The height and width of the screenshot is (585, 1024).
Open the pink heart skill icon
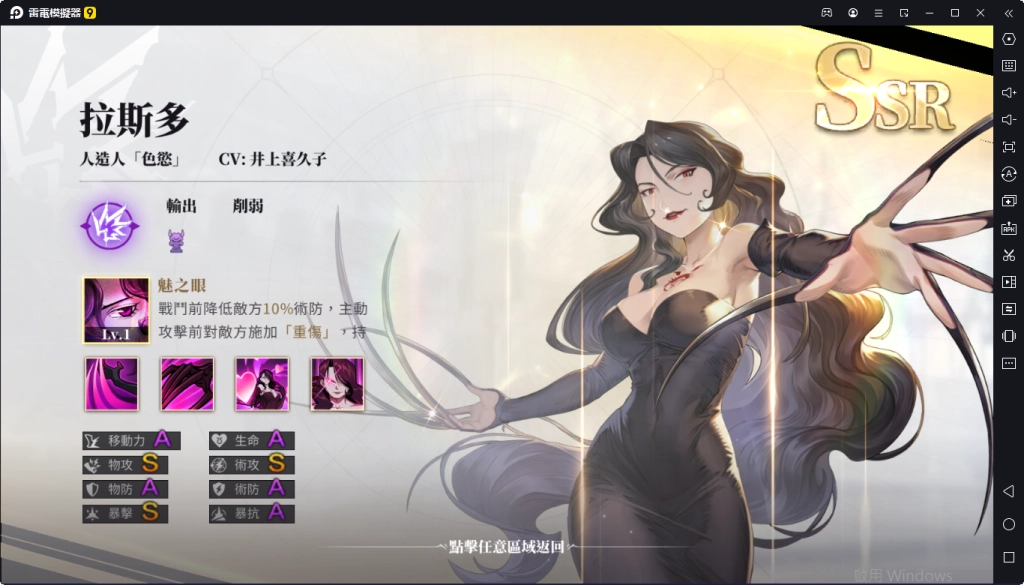click(x=262, y=384)
